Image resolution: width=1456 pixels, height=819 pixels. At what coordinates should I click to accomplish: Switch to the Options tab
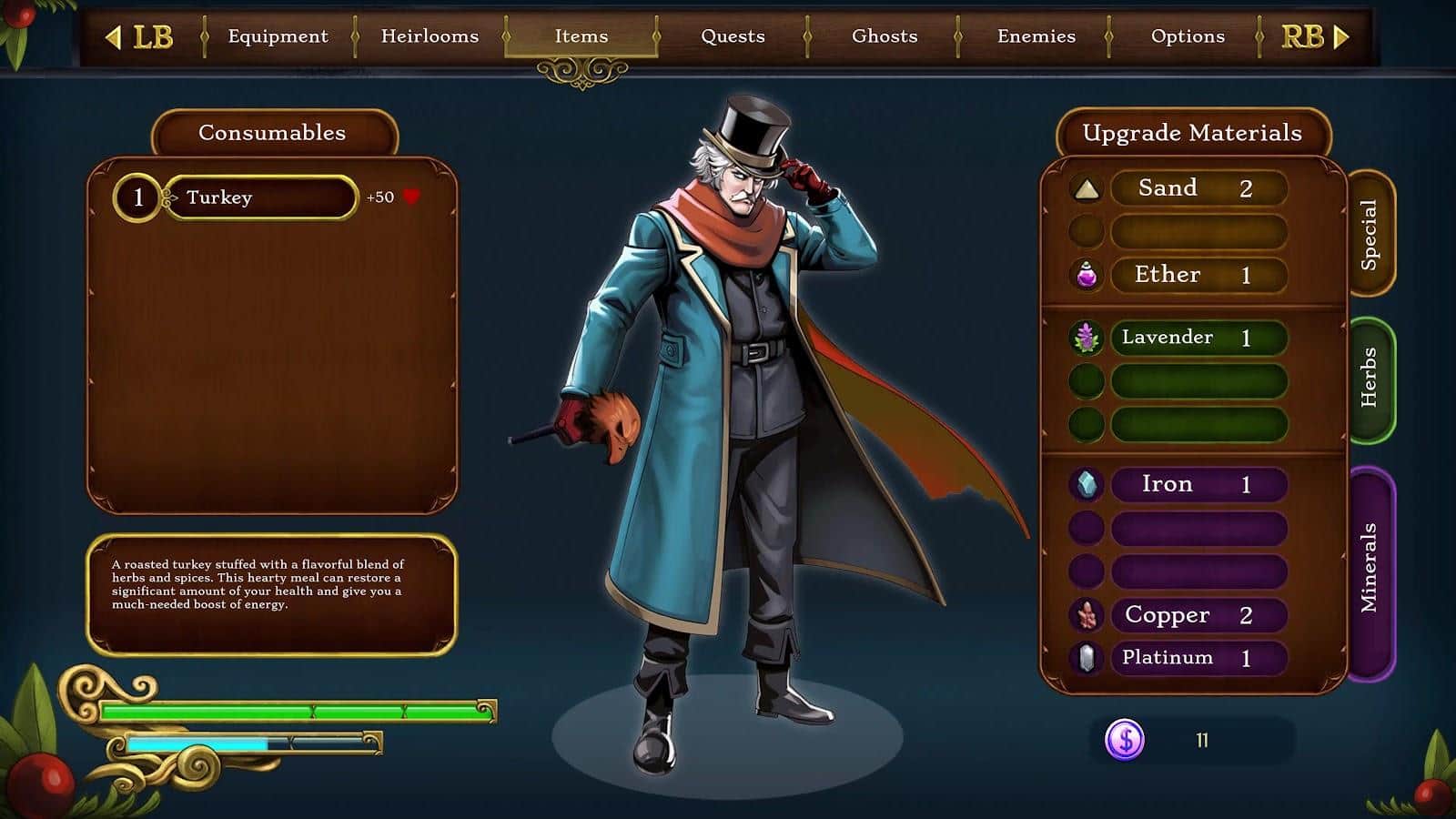[1188, 36]
